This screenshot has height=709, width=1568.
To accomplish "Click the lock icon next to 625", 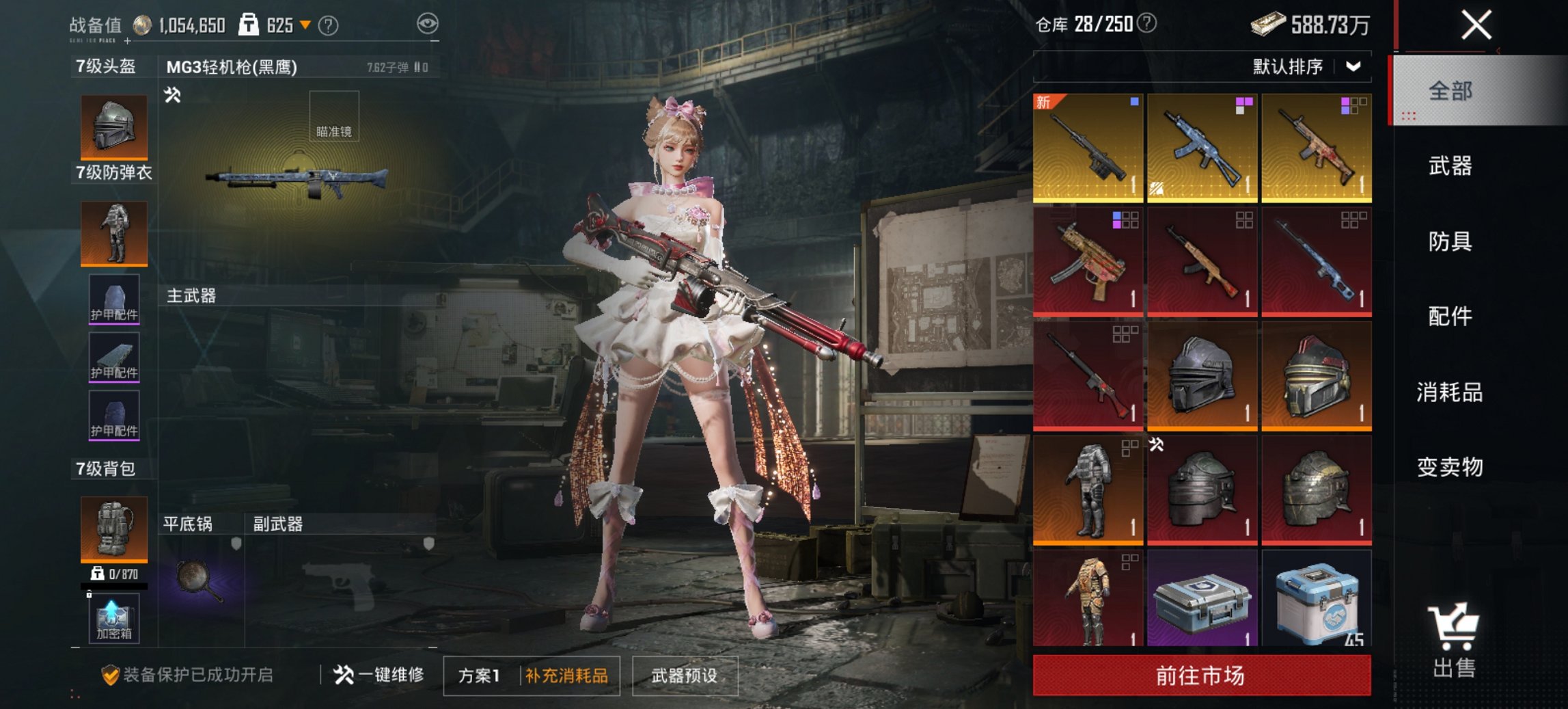I will click(x=249, y=24).
